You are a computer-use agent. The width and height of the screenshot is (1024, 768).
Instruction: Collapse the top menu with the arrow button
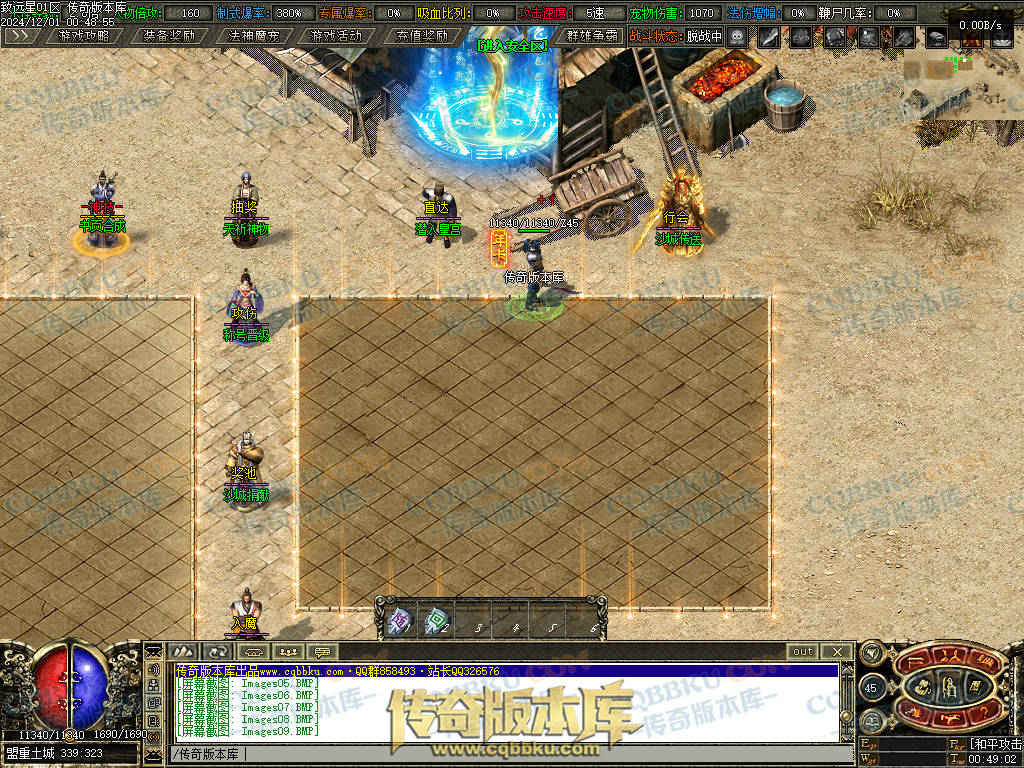click(x=21, y=36)
